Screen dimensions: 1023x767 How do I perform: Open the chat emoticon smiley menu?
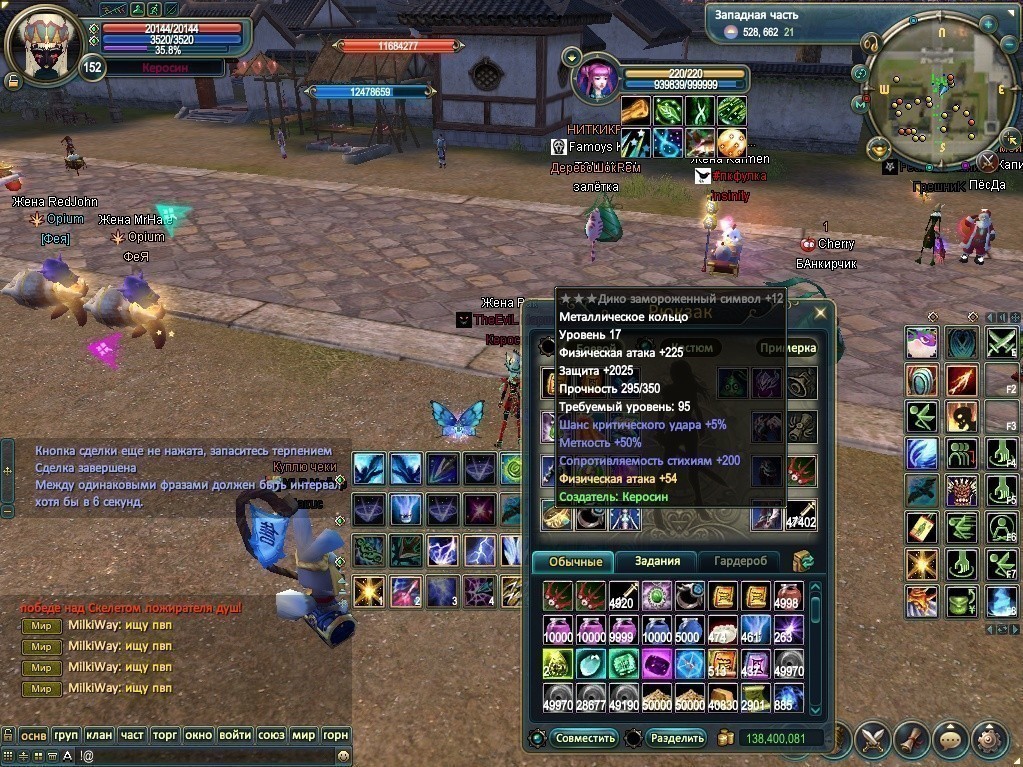[x=344, y=756]
